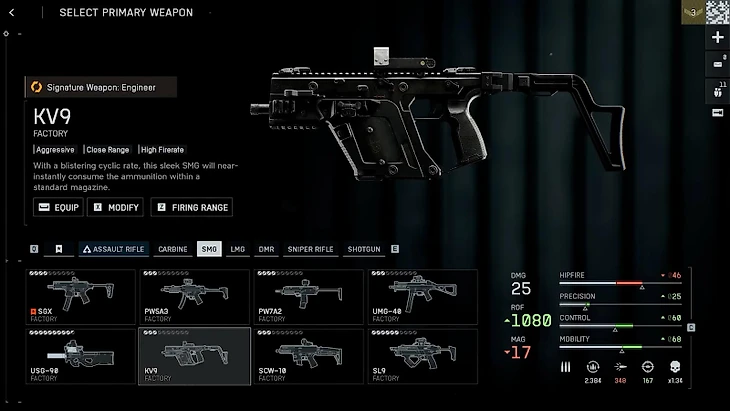Go to the Firing Range
This screenshot has width=730, height=411.
coord(192,207)
